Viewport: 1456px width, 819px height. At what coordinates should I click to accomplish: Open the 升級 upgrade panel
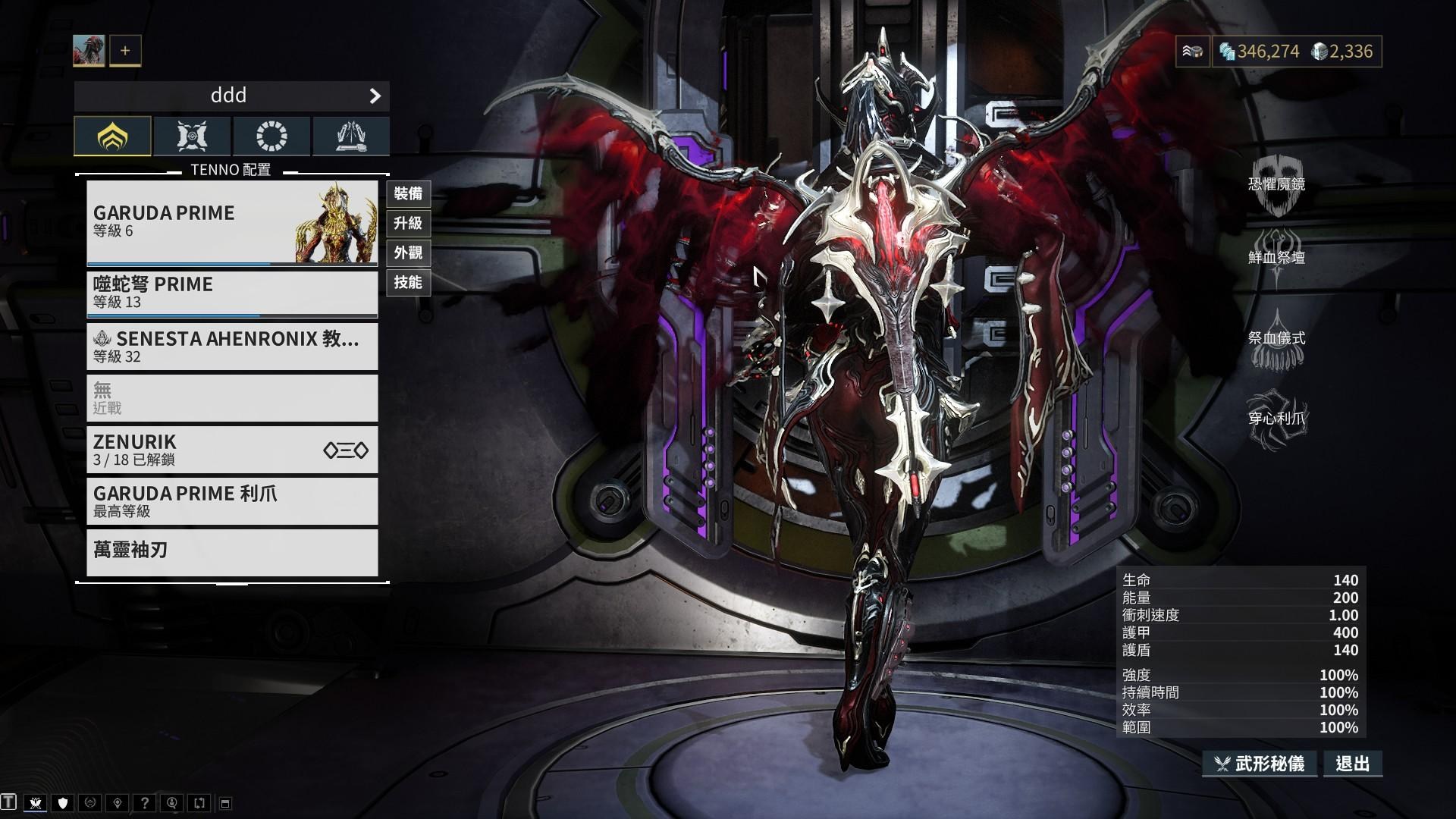coord(408,224)
